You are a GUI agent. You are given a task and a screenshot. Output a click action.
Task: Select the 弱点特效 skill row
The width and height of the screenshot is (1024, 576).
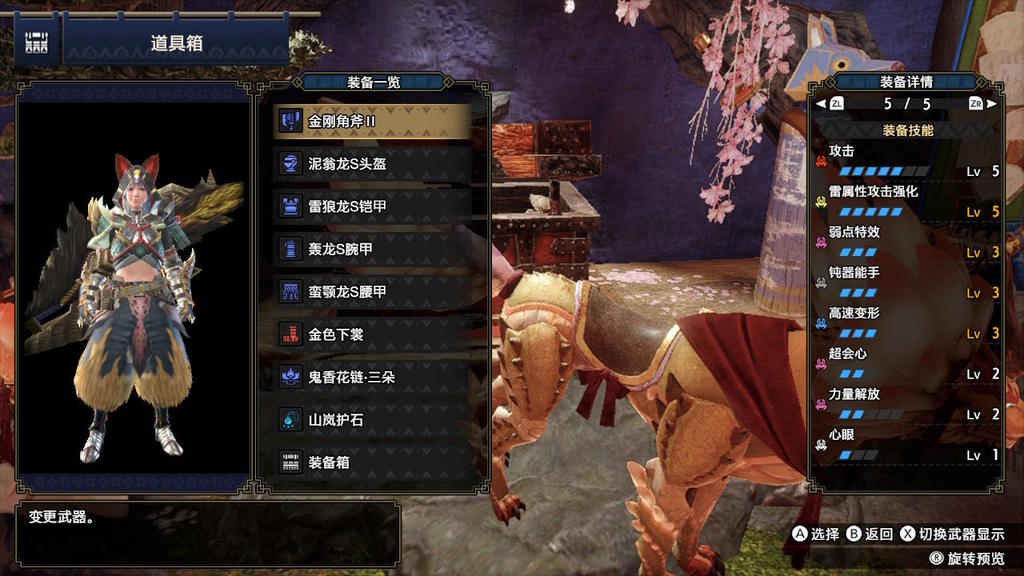point(907,242)
